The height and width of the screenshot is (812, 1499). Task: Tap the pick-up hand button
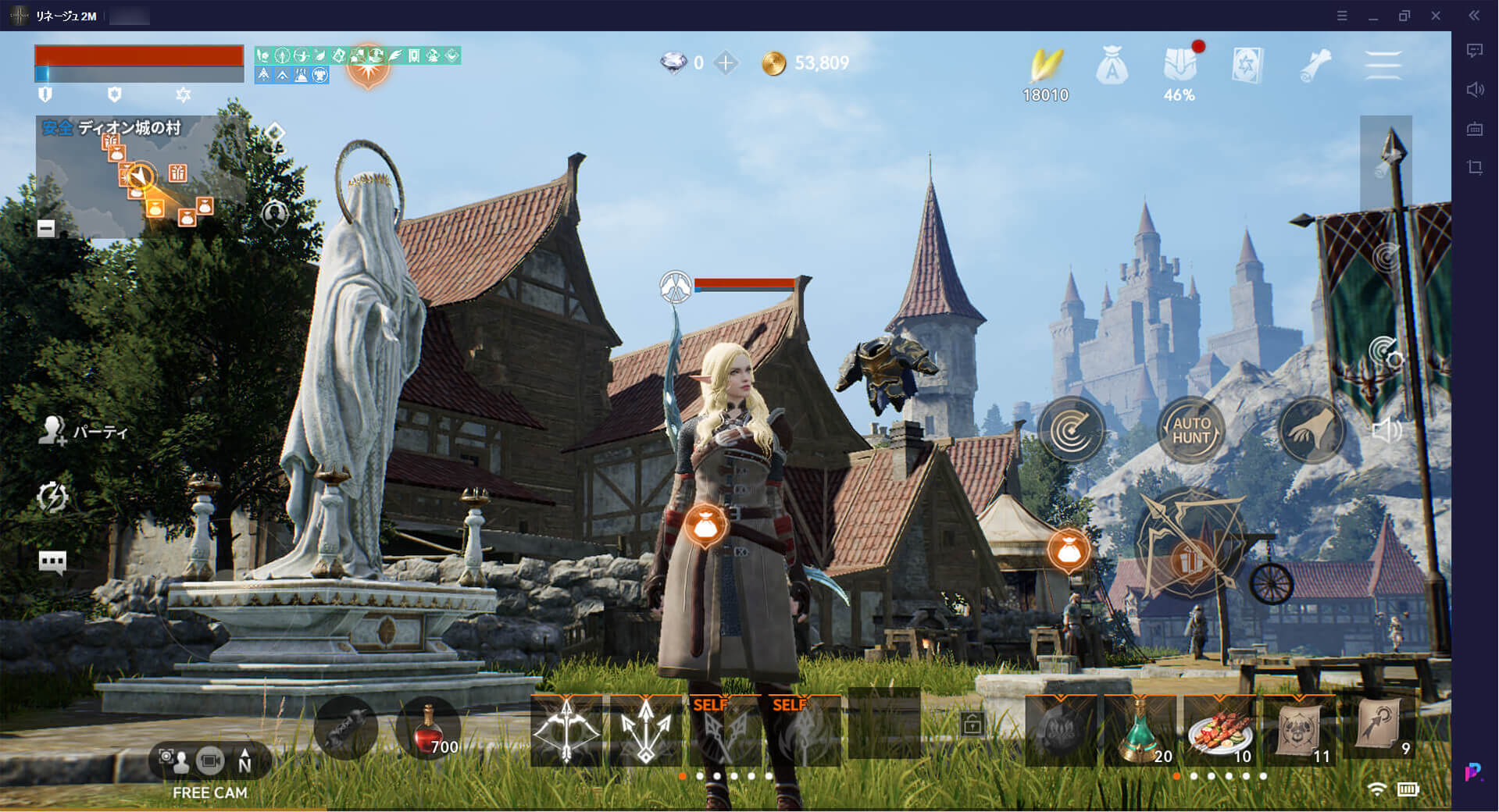tap(1311, 430)
